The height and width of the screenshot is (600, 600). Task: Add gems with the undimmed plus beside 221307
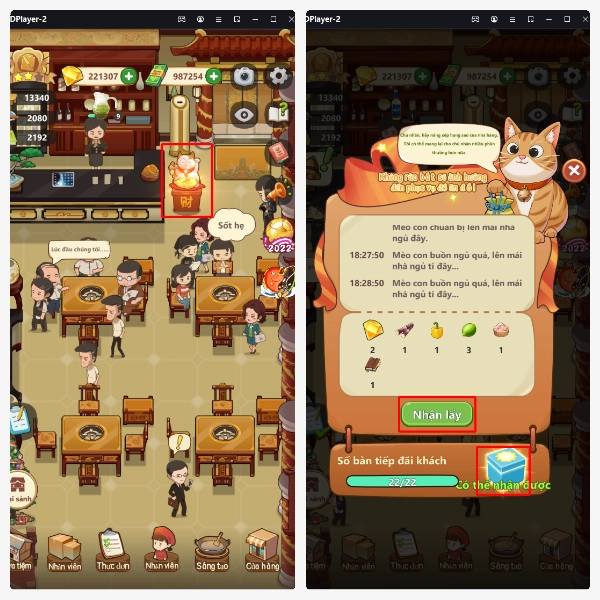click(128, 76)
